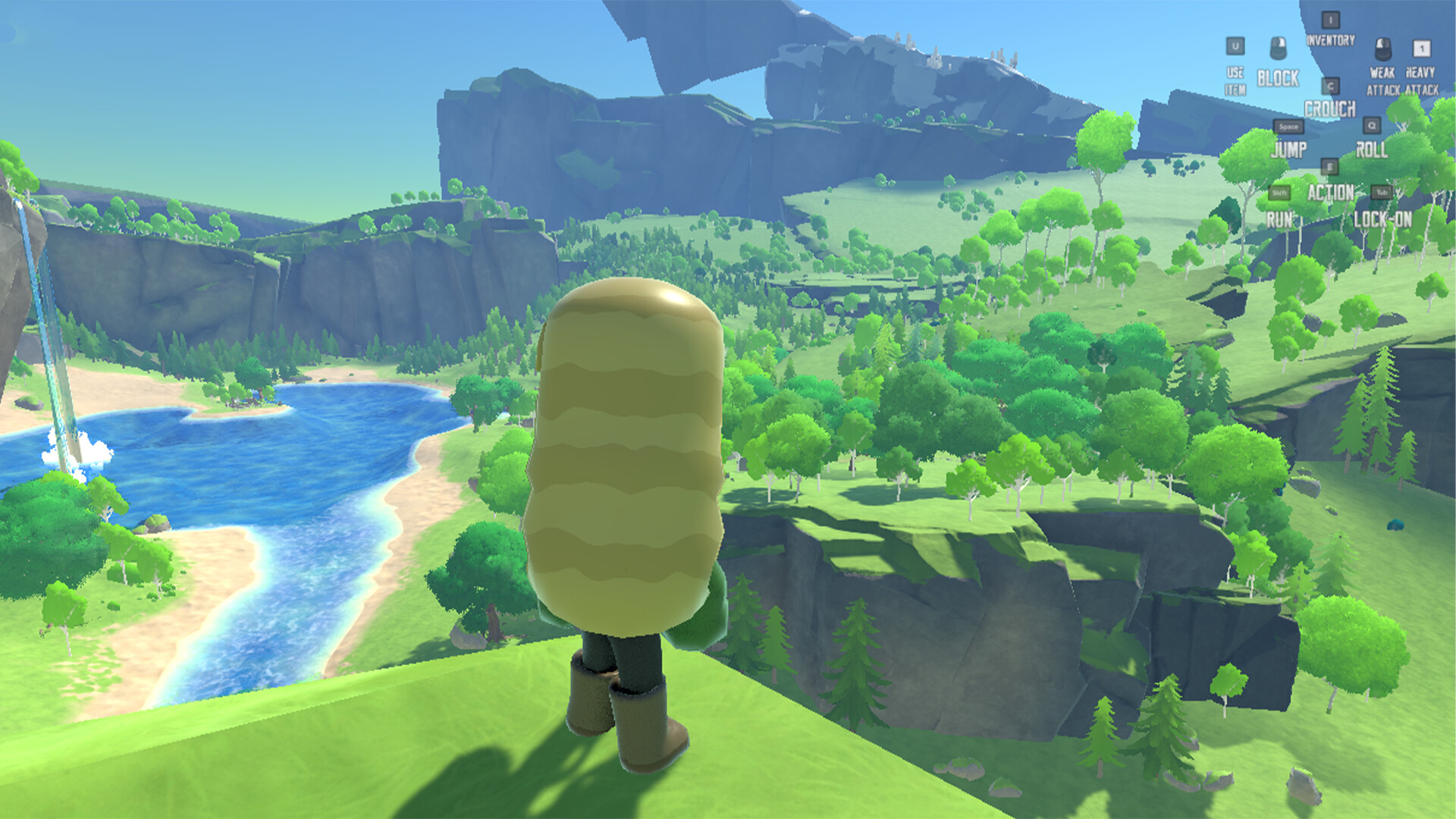Click the Q key ROLL badge

tap(1372, 125)
